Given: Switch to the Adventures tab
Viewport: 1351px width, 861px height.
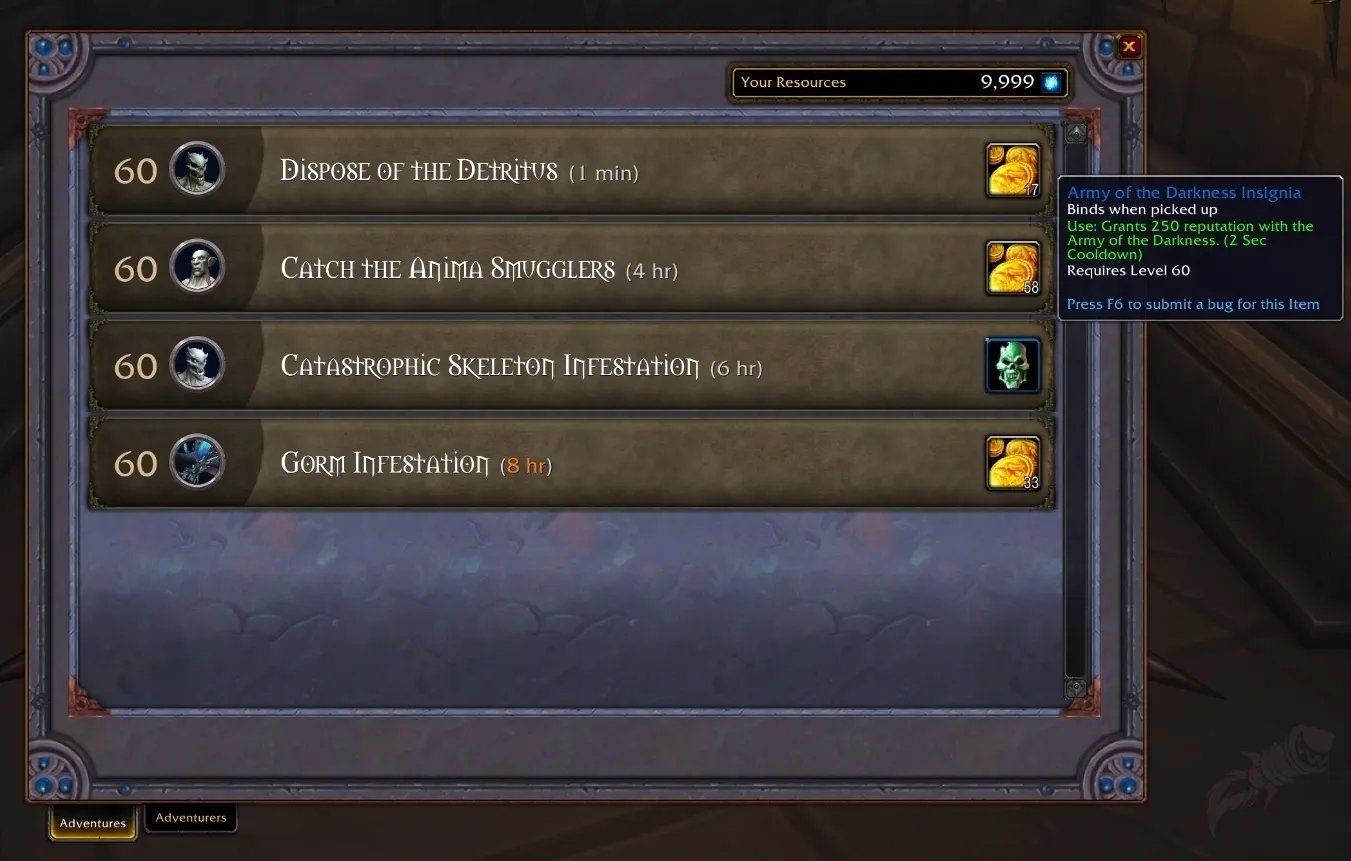Looking at the screenshot, I should tap(93, 823).
